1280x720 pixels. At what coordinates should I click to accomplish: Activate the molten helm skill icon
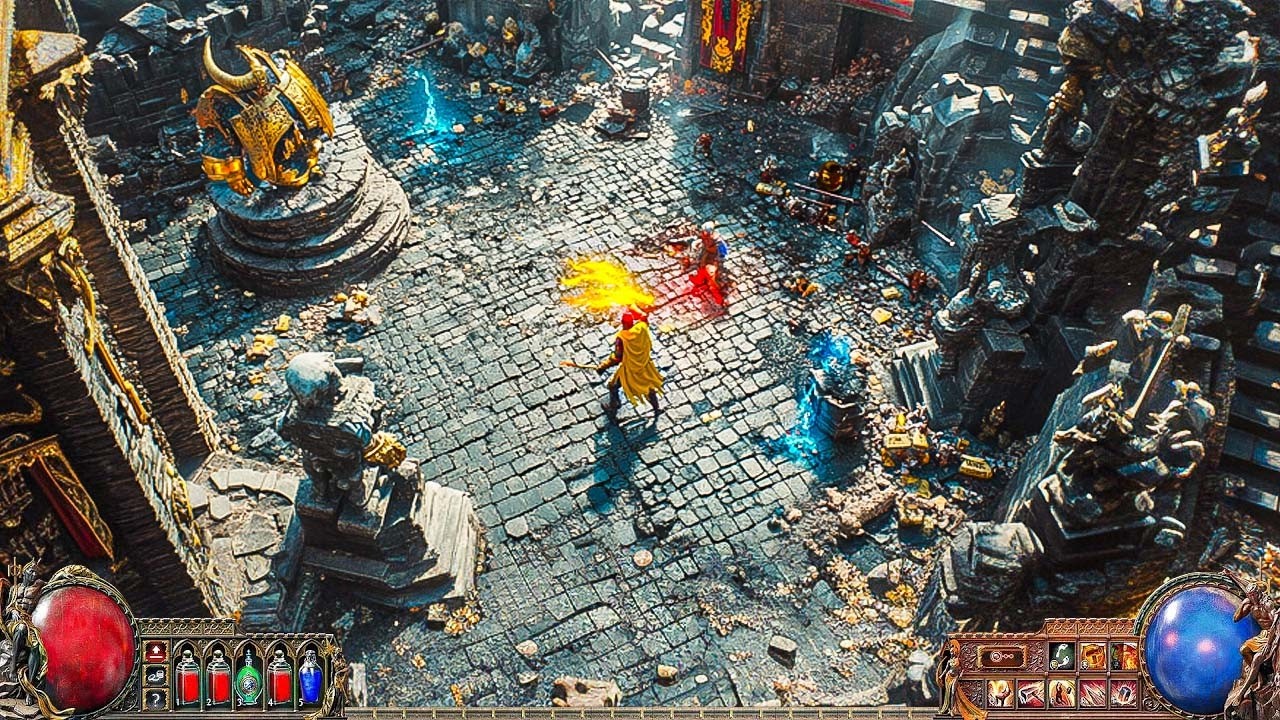tap(1093, 655)
